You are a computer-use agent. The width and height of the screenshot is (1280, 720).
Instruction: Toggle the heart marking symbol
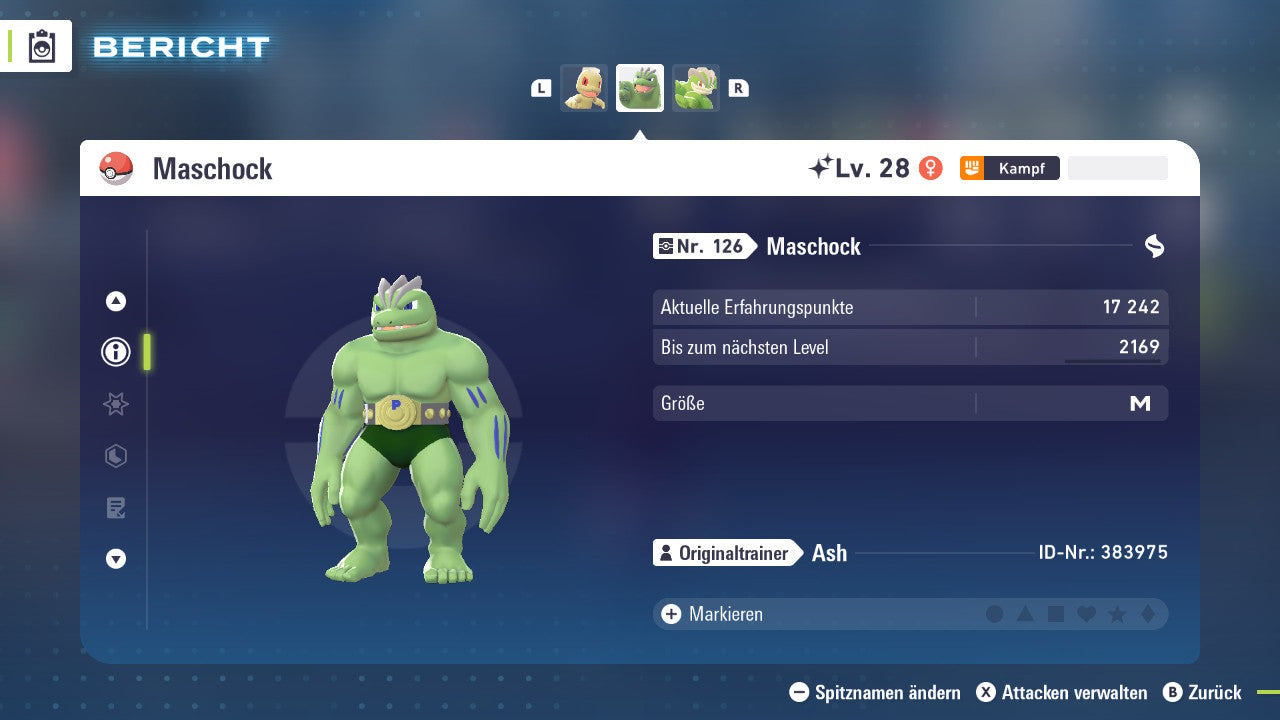pos(1087,614)
